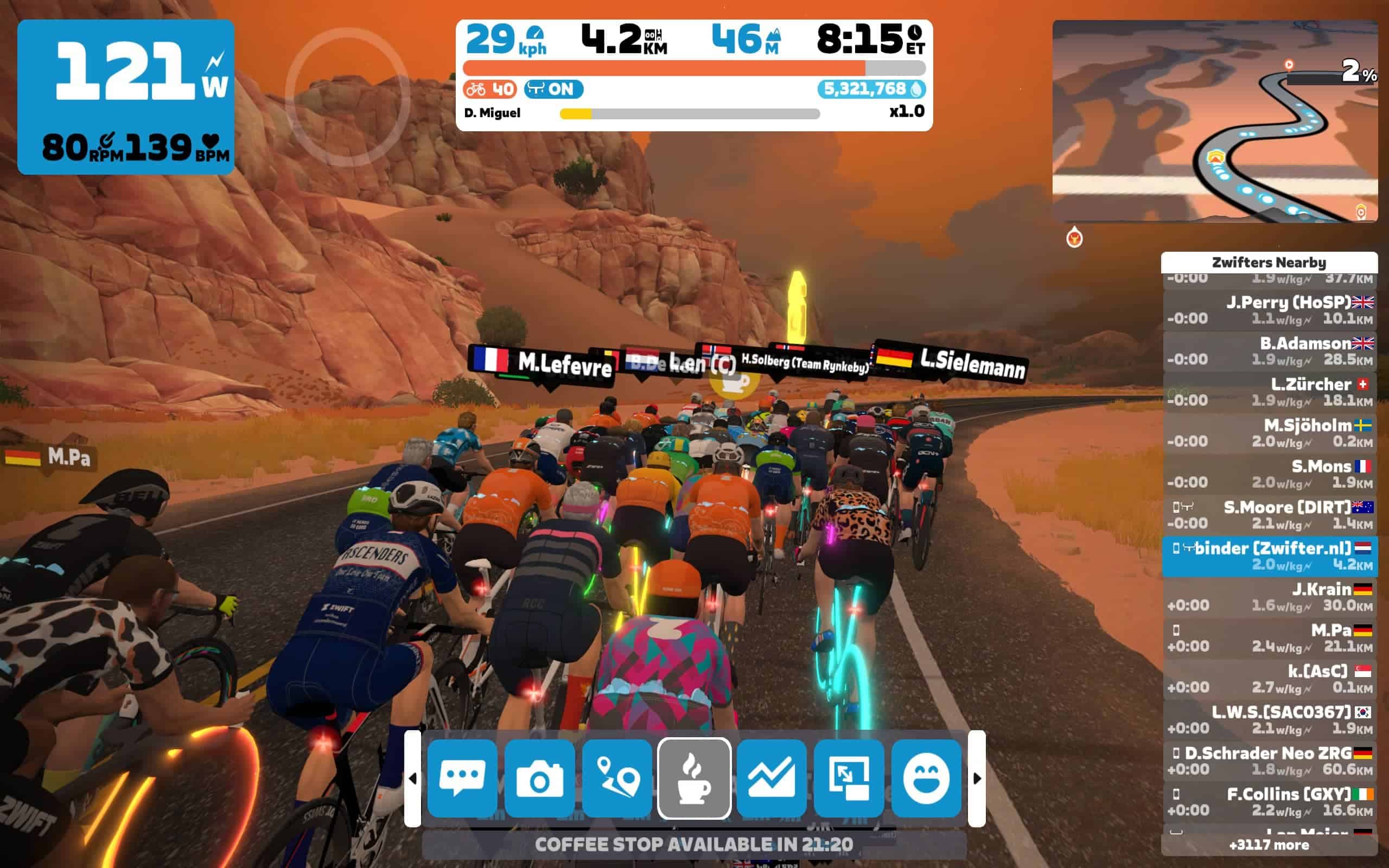Select L.Zürcher in the rider list
The width and height of the screenshot is (1389, 868).
tap(1270, 392)
